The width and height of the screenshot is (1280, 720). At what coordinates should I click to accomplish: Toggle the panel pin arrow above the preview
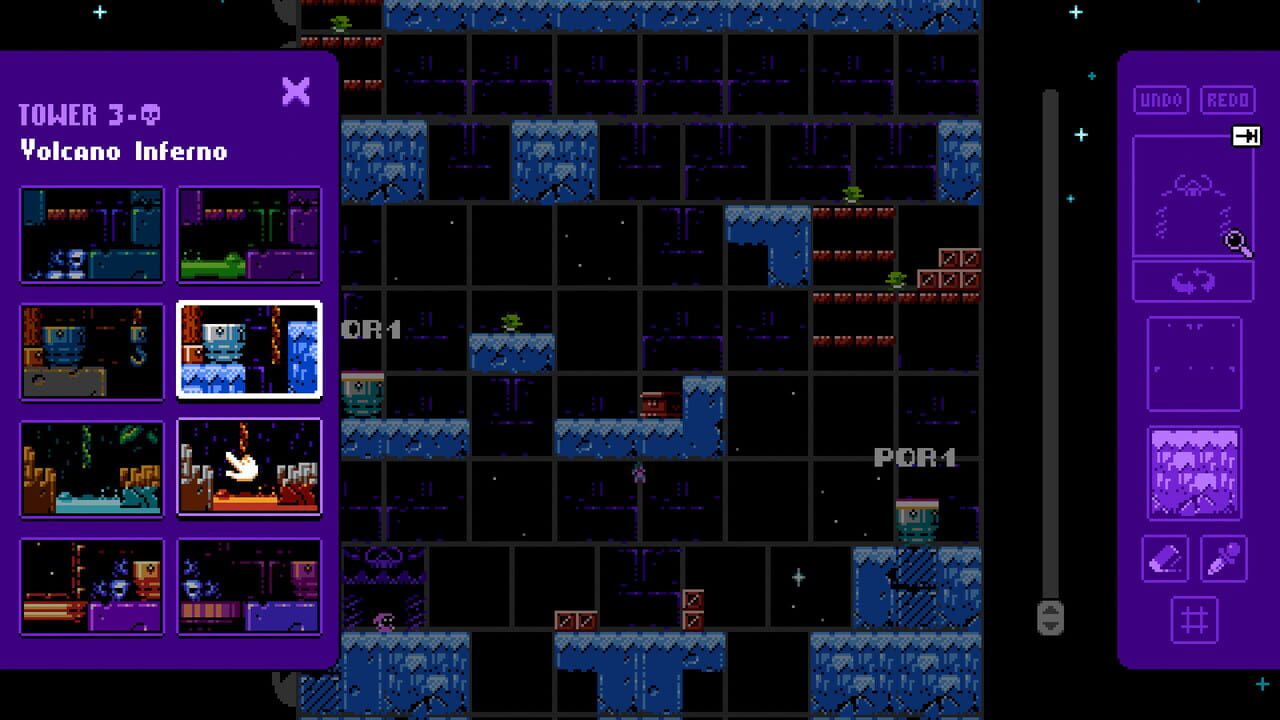(1248, 136)
